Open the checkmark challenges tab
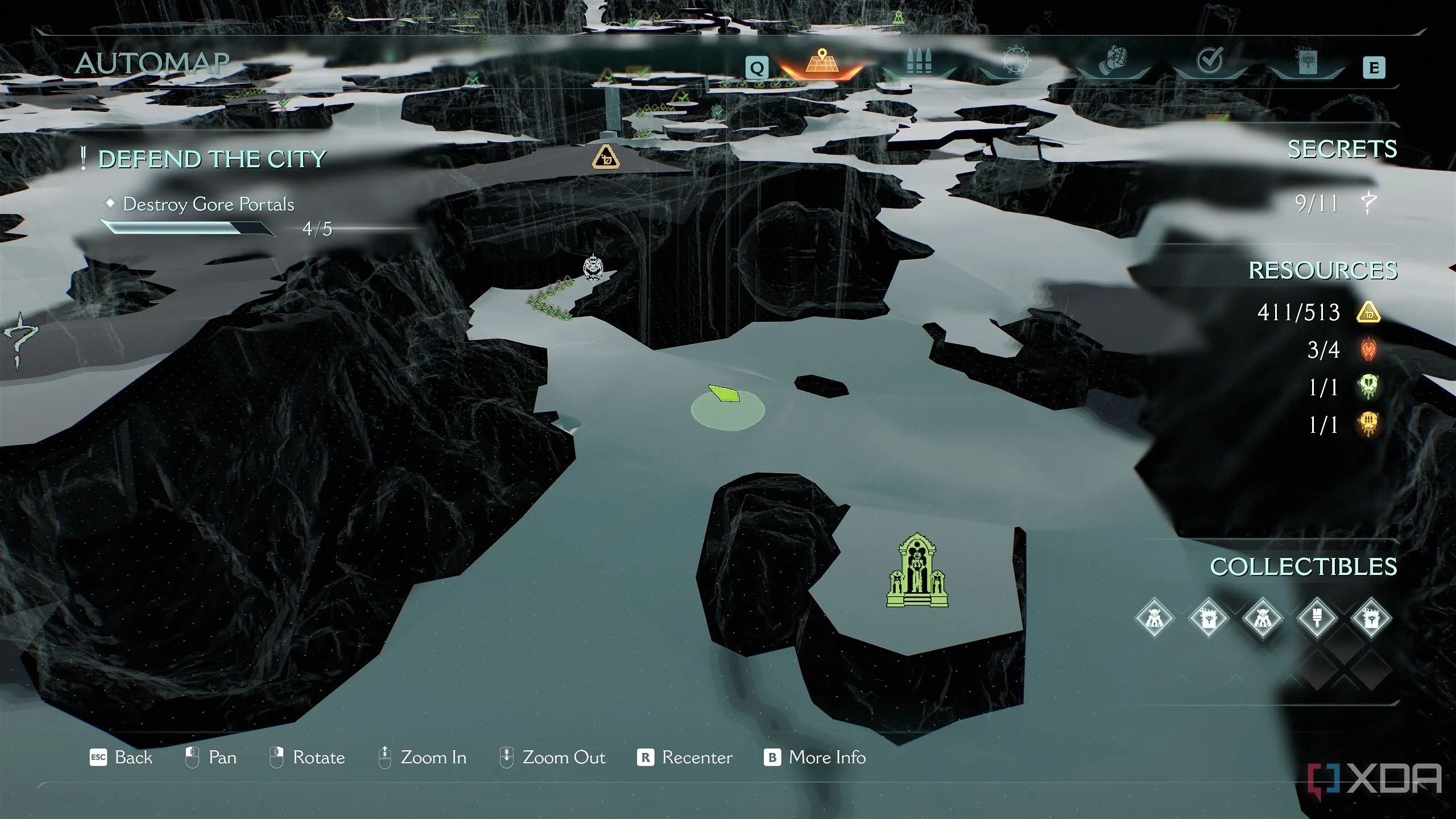The width and height of the screenshot is (1456, 819). point(1210,61)
